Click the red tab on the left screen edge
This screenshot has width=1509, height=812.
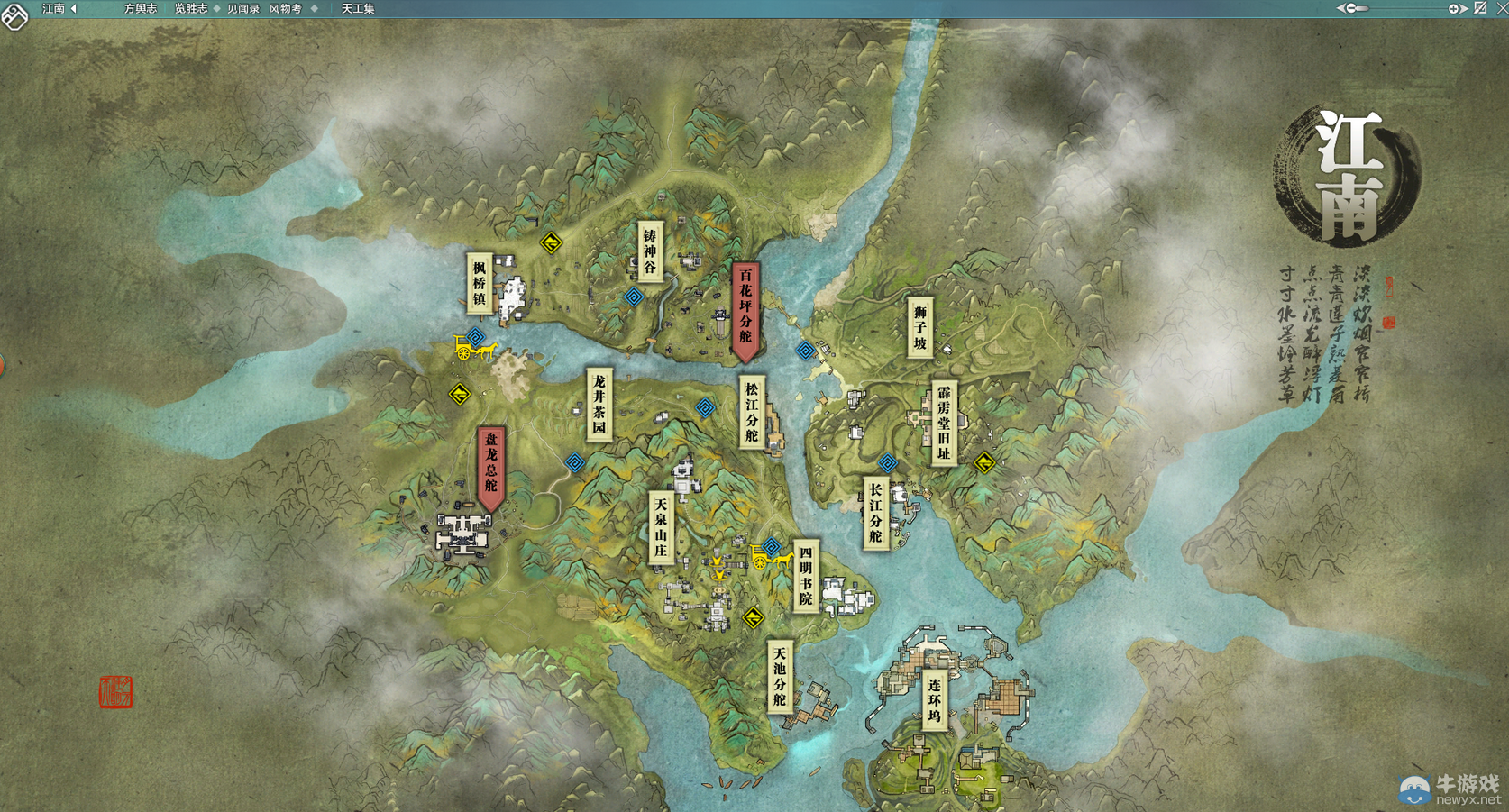click(2, 365)
